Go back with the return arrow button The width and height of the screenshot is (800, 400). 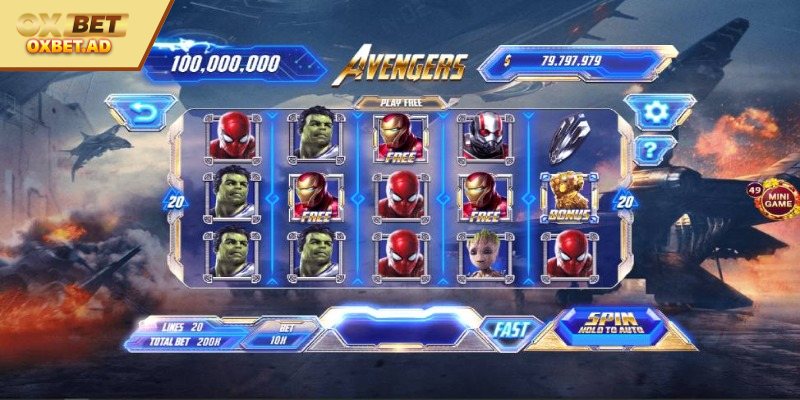pyautogui.click(x=141, y=110)
